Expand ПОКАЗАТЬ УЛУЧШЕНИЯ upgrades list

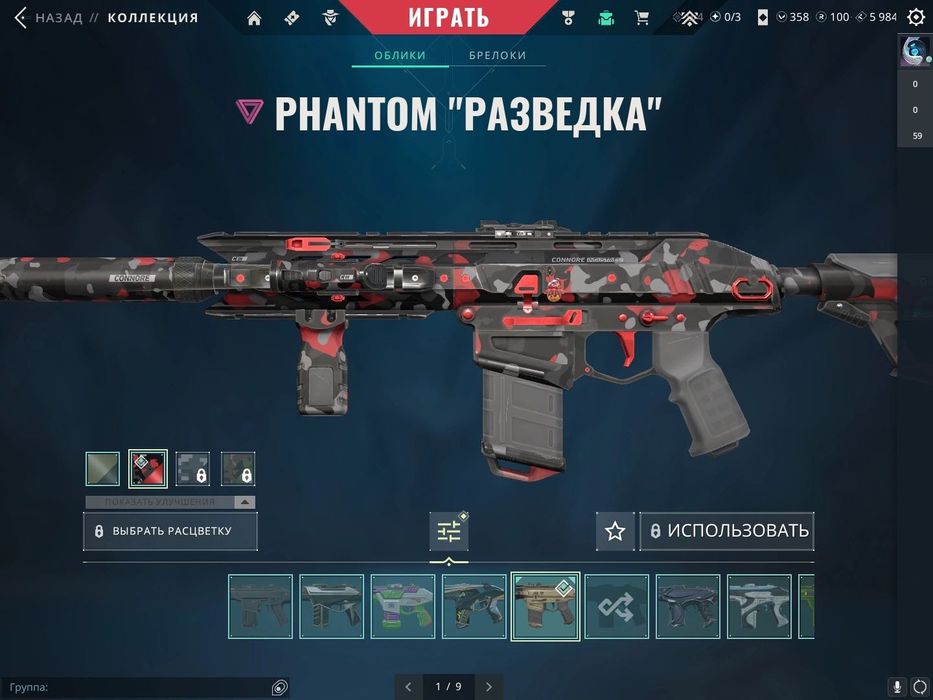[x=170, y=502]
